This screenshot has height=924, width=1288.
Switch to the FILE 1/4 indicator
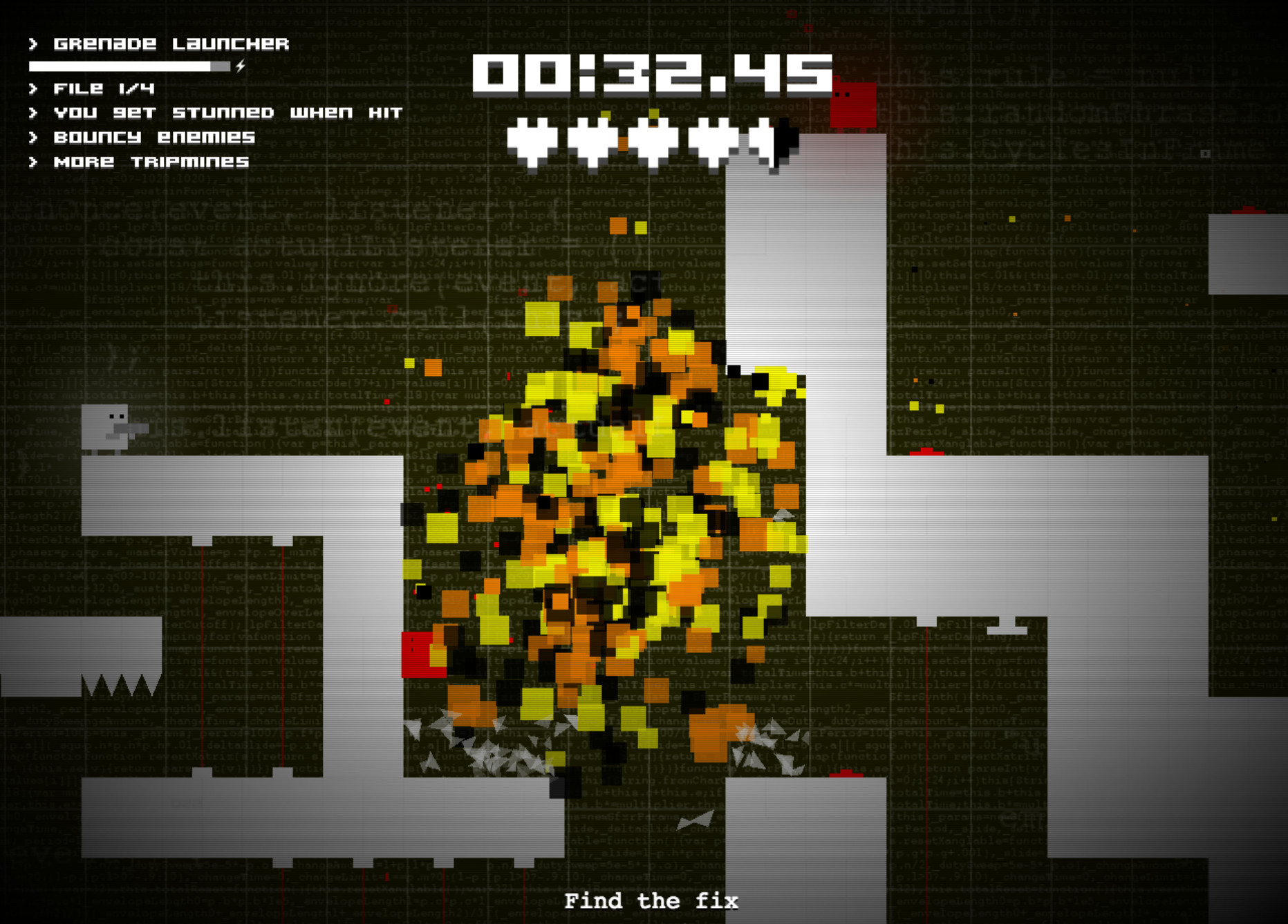tap(104, 88)
